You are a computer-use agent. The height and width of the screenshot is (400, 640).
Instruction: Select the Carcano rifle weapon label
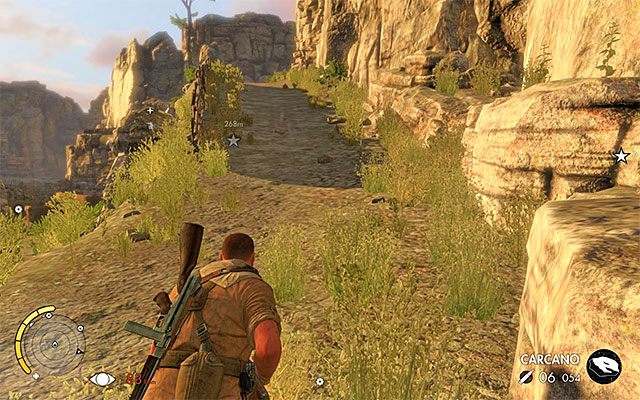[x=550, y=358]
